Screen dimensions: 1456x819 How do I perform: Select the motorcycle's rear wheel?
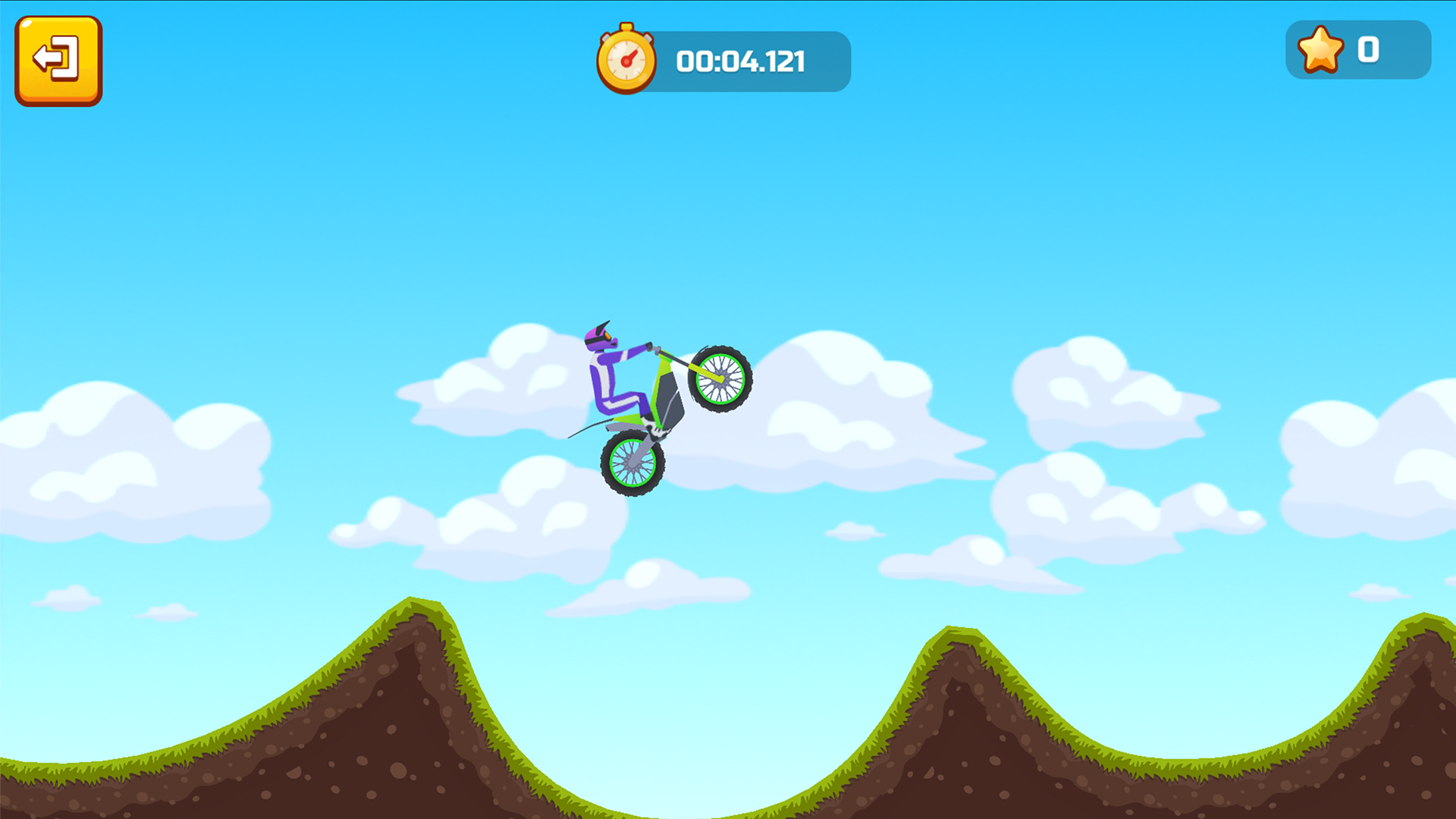[632, 465]
